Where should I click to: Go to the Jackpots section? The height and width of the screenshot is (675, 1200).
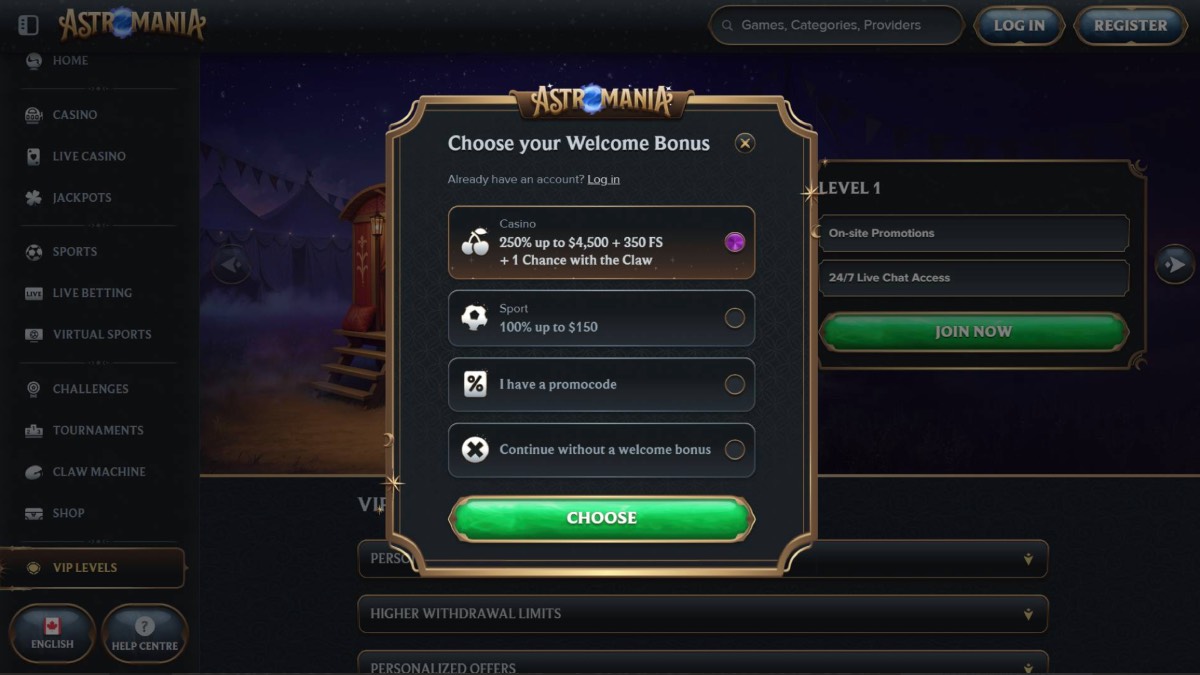[x=82, y=198]
